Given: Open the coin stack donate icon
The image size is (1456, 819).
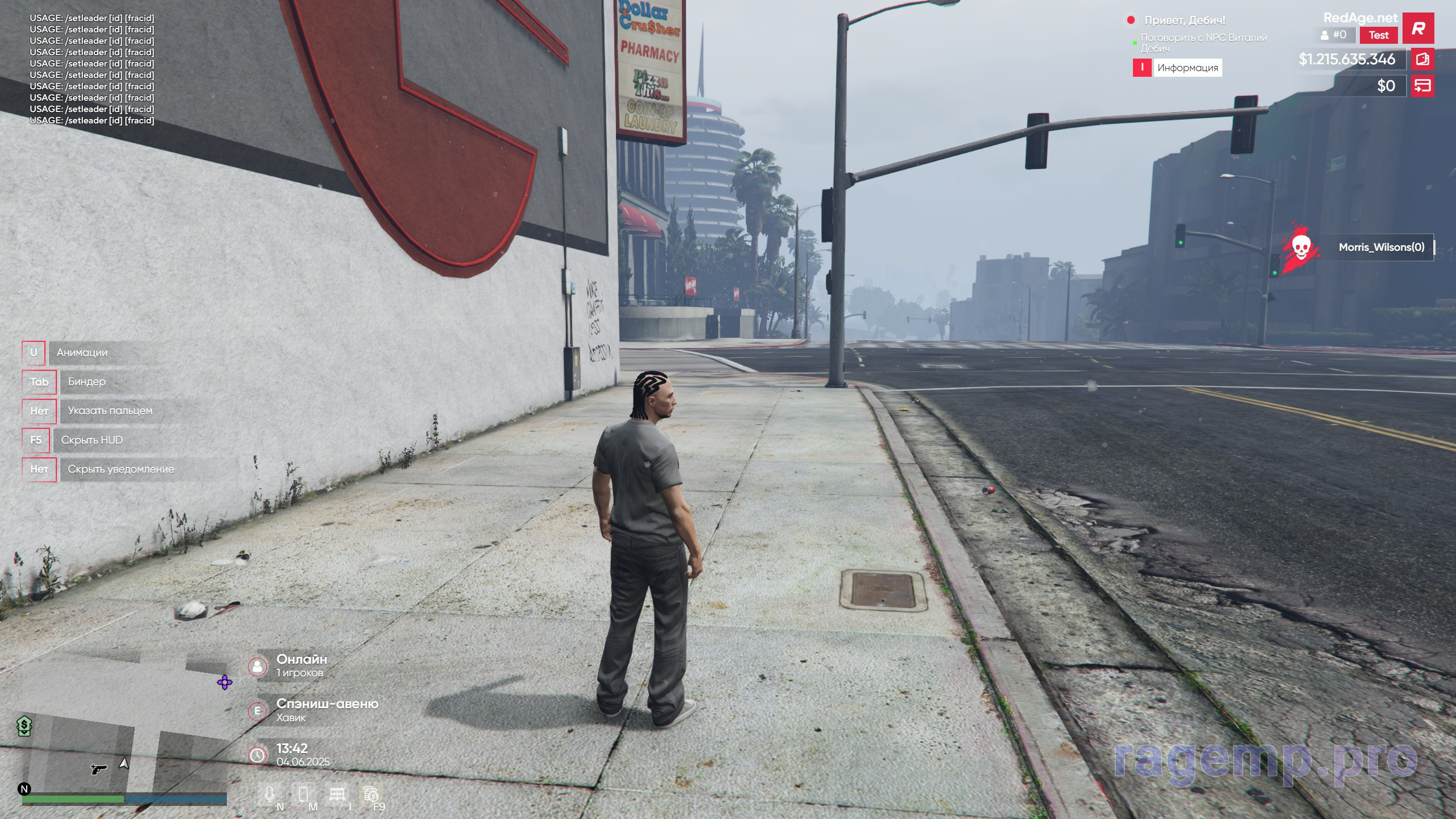Looking at the screenshot, I should tap(371, 794).
